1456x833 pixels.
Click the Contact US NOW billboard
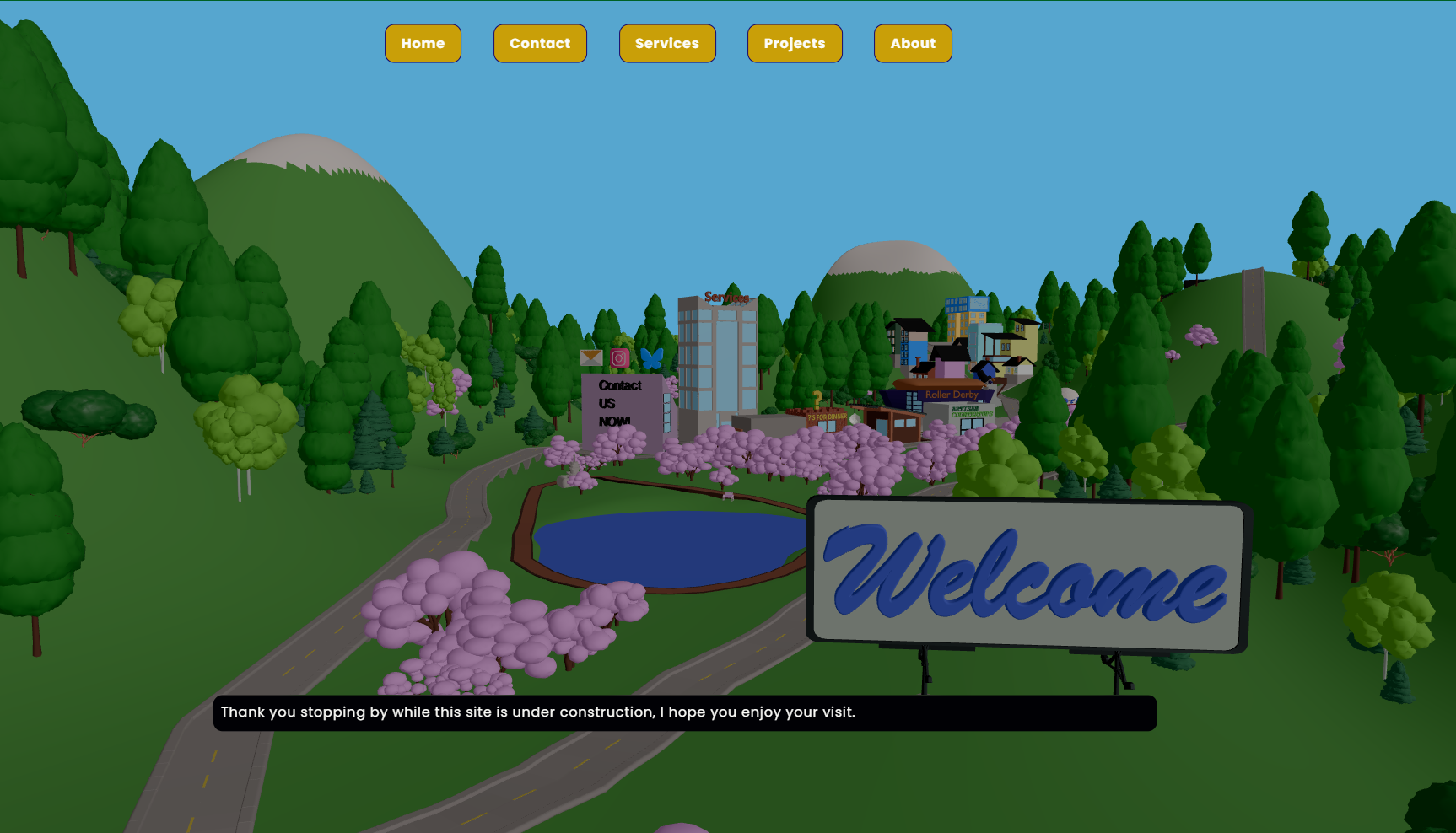(618, 403)
